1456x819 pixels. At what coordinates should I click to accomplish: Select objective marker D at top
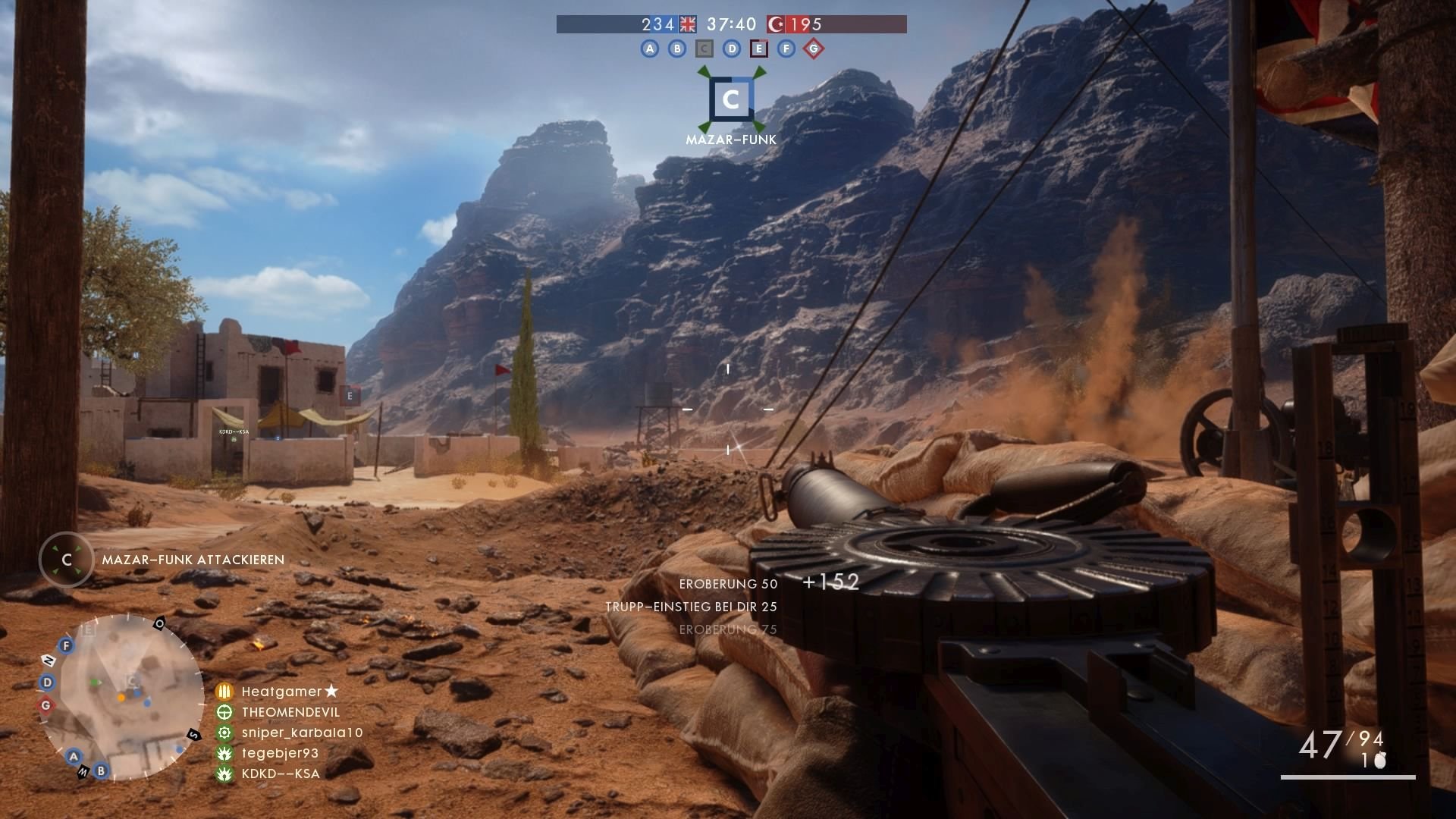[x=732, y=49]
